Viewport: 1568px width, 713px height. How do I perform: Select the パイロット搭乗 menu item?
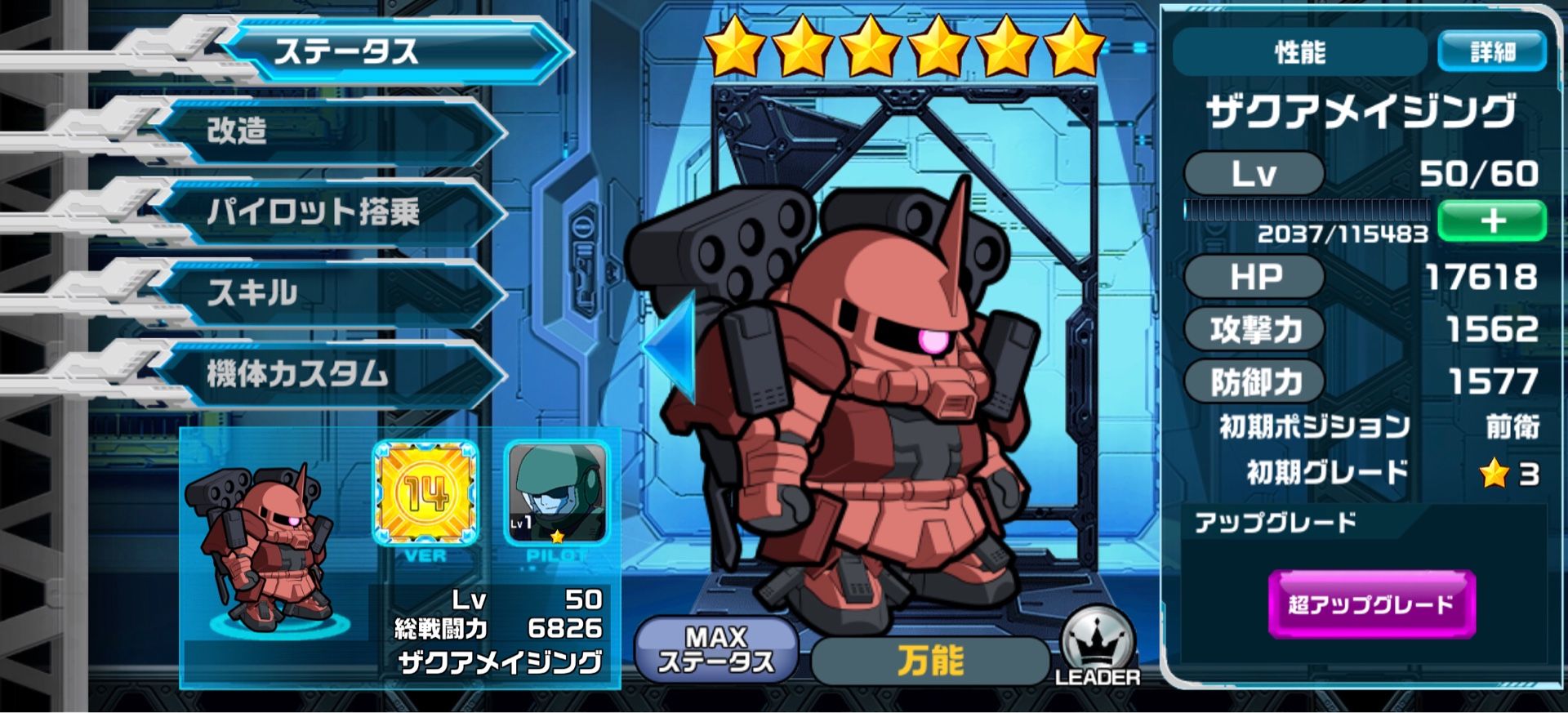click(x=327, y=208)
